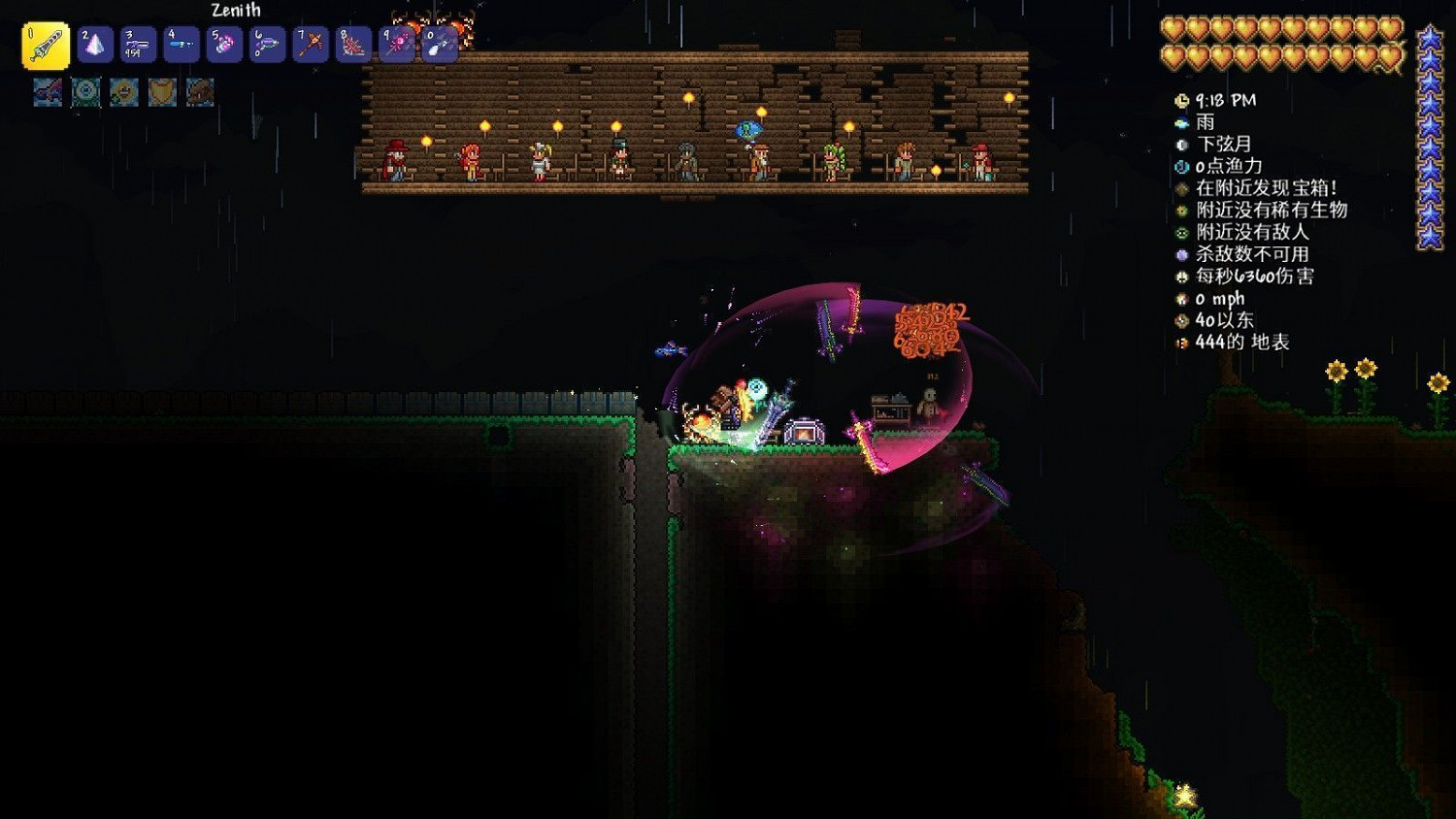Click the metal detector treasure icon
The height and width of the screenshot is (819, 1456).
coord(1180,189)
